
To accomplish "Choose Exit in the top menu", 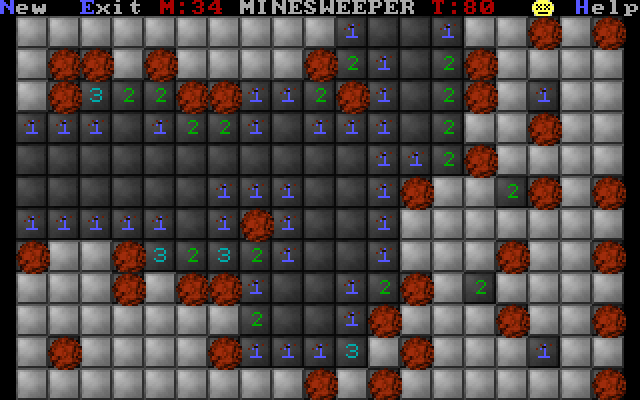I will pyautogui.click(x=109, y=8).
